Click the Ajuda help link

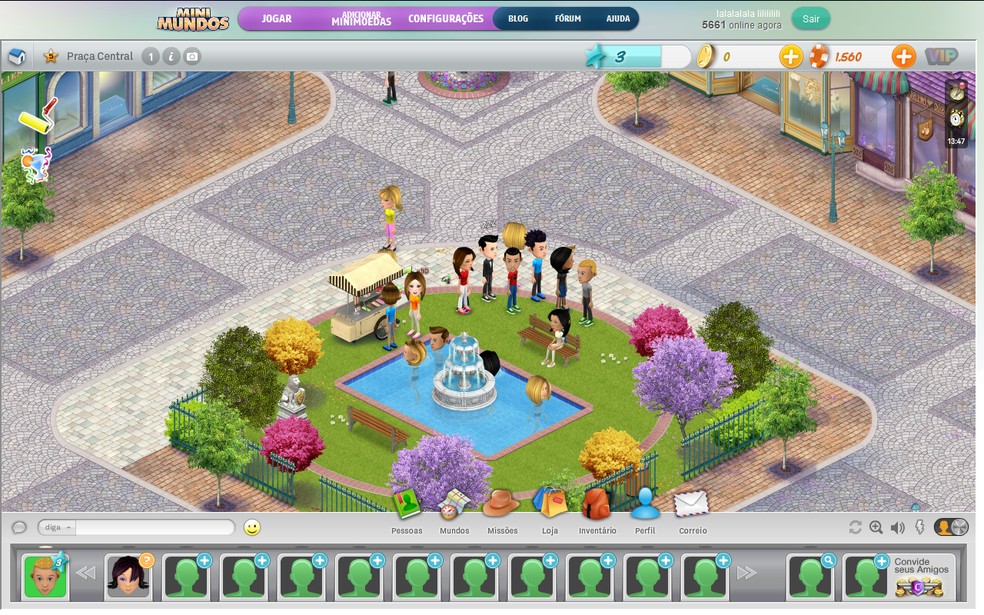tap(618, 19)
